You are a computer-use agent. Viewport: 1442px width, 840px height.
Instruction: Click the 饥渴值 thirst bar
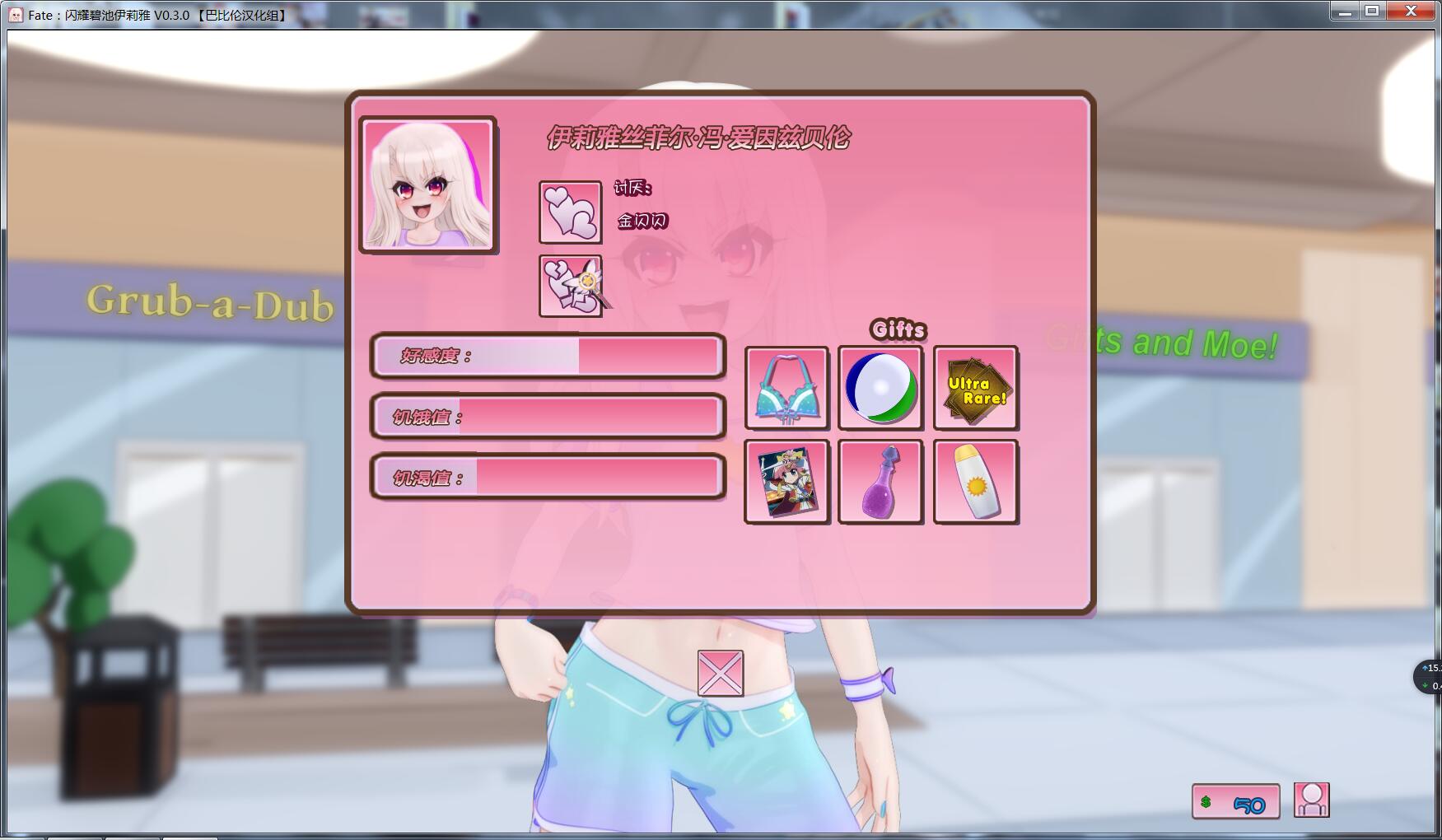point(548,476)
